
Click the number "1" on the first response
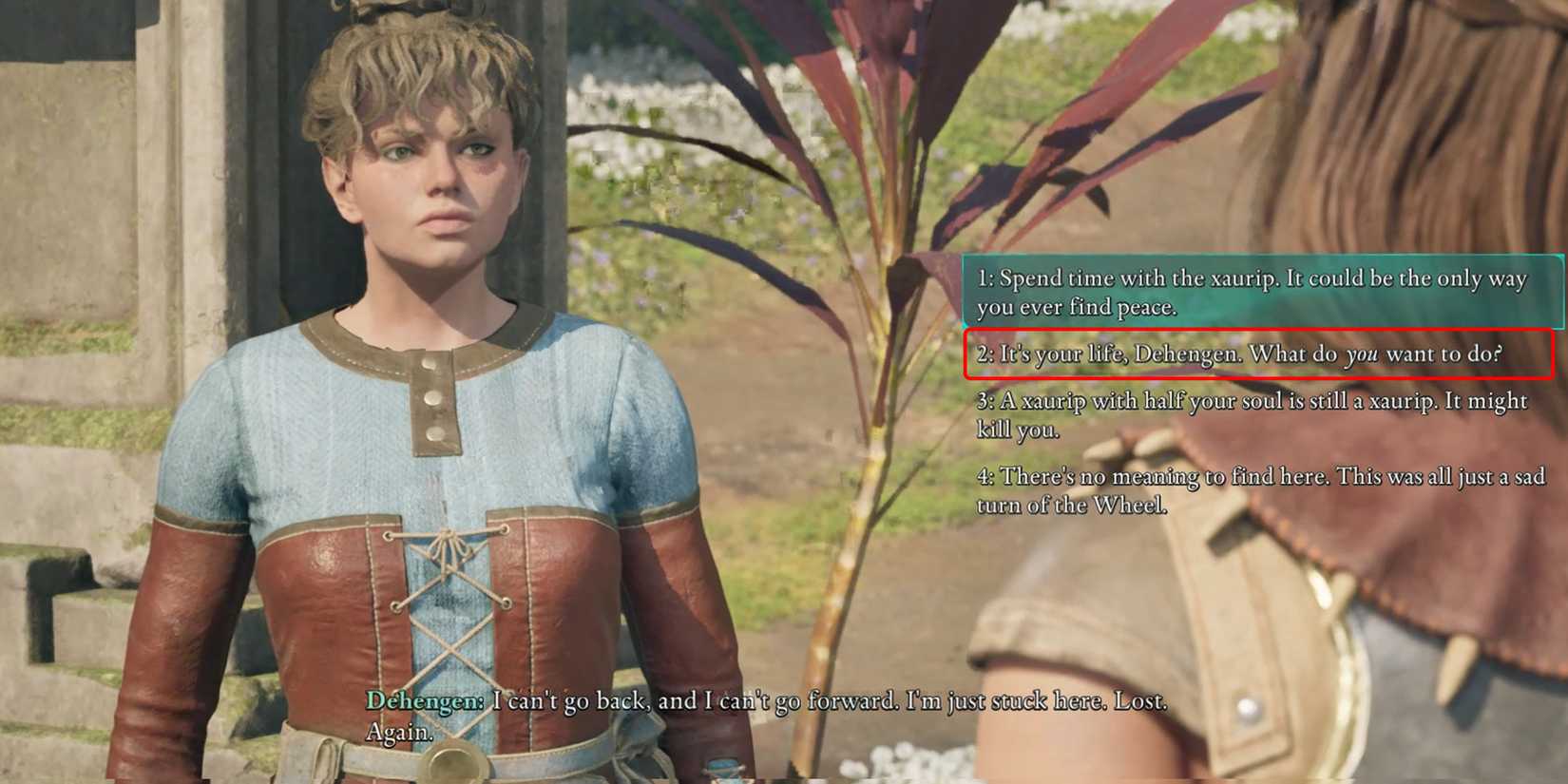983,278
